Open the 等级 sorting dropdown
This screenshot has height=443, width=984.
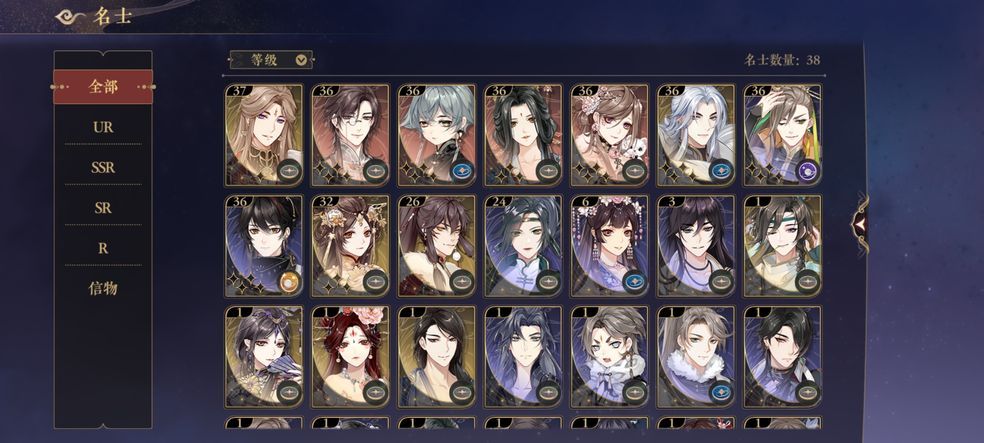270,60
